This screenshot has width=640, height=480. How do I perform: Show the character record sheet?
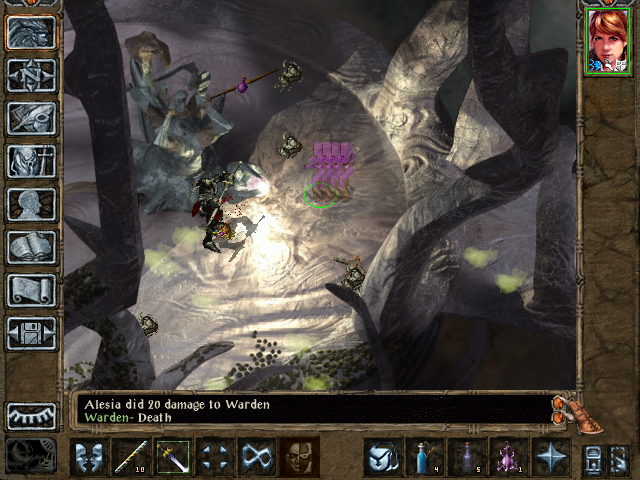(x=31, y=204)
